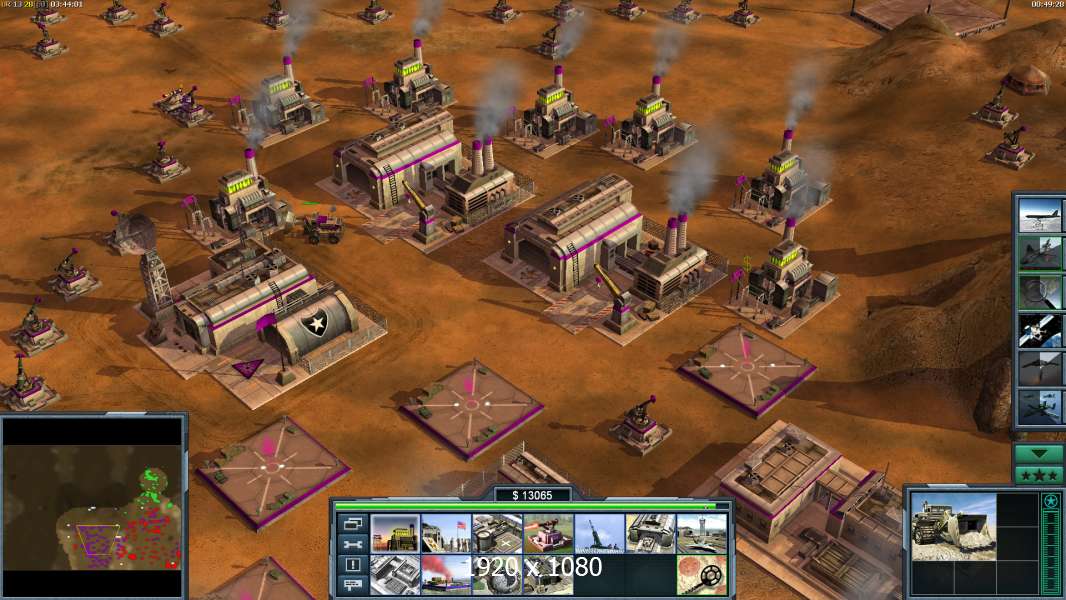Build an Airfield with the control tower icon
This screenshot has width=1066, height=600.
[x=701, y=533]
